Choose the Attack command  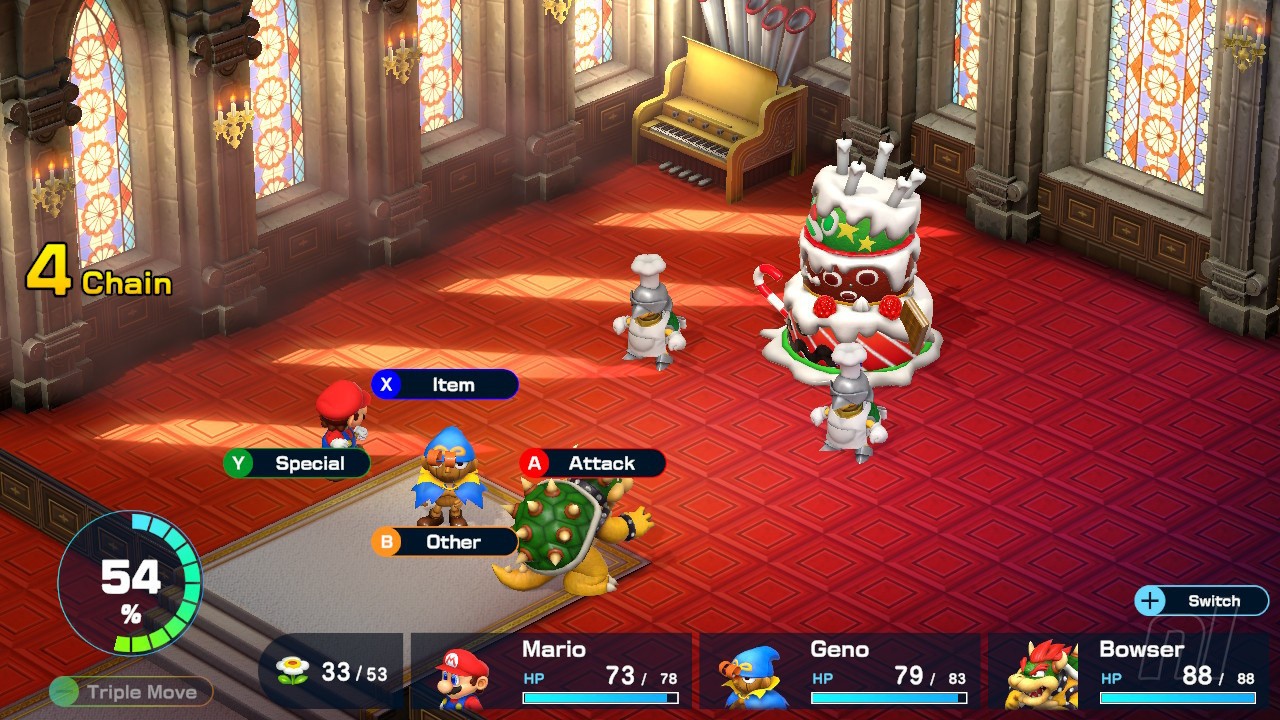(x=592, y=463)
